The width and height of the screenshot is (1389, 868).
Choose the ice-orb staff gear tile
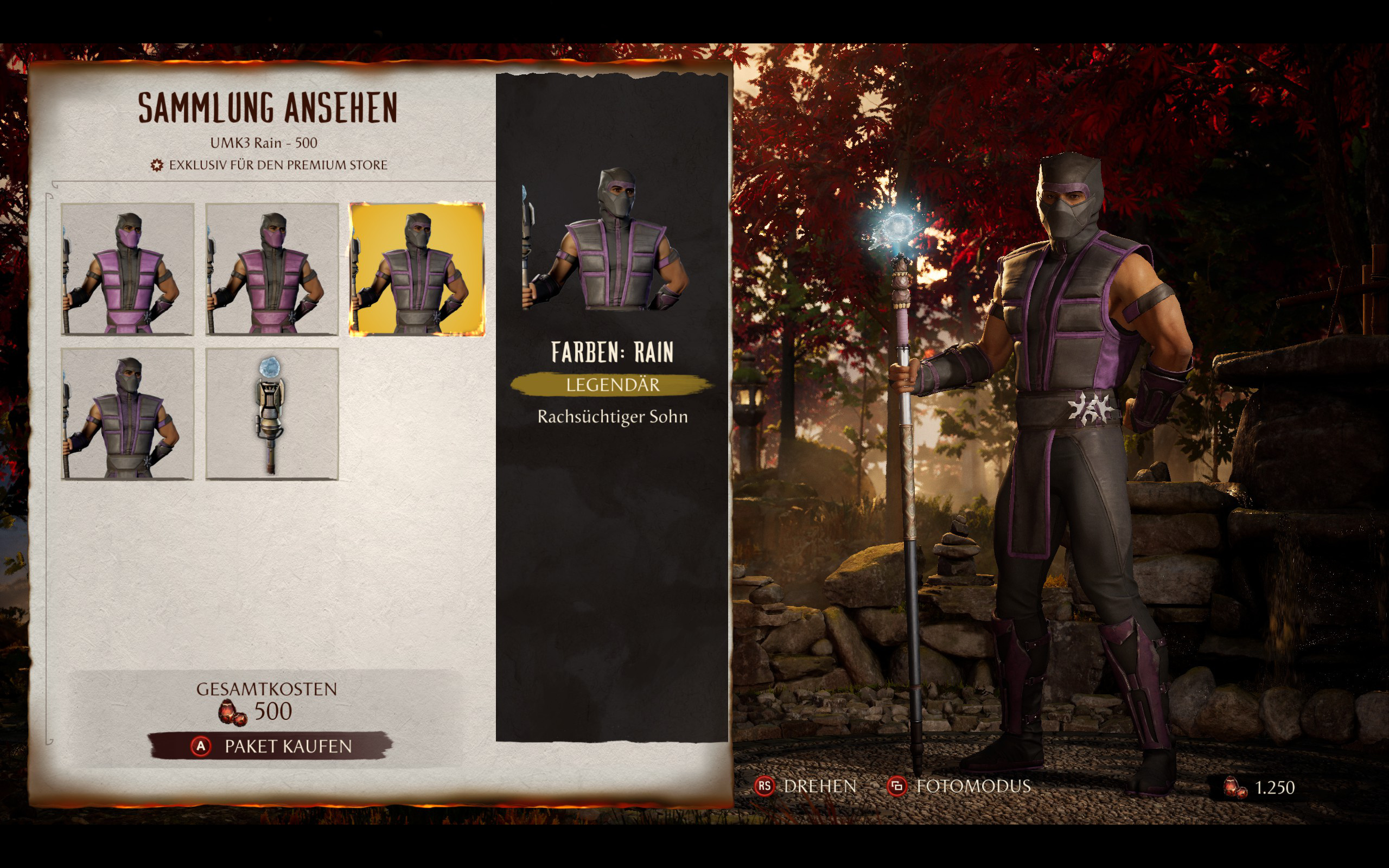click(272, 413)
